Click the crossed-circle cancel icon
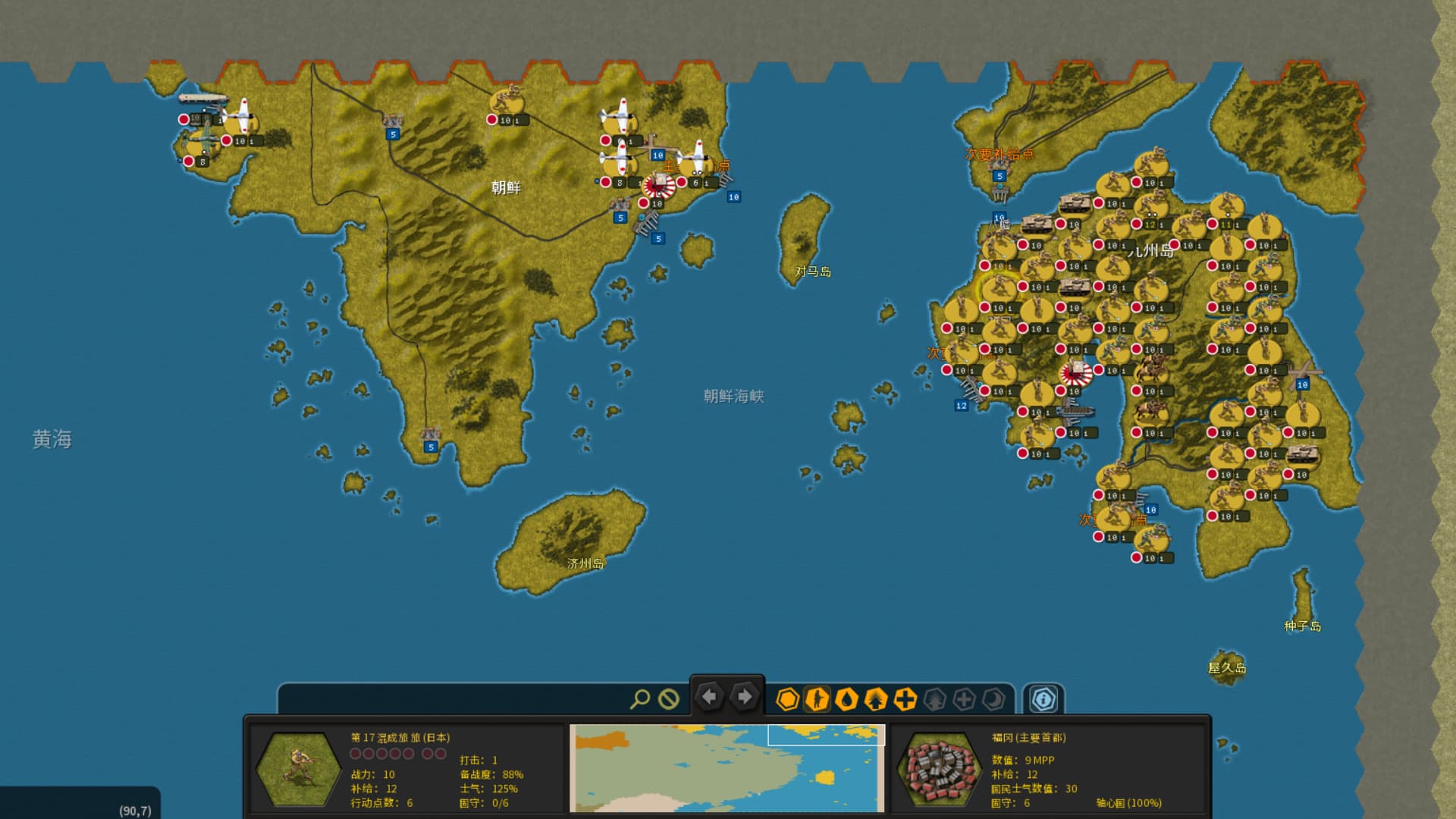Viewport: 1456px width, 819px height. click(668, 698)
